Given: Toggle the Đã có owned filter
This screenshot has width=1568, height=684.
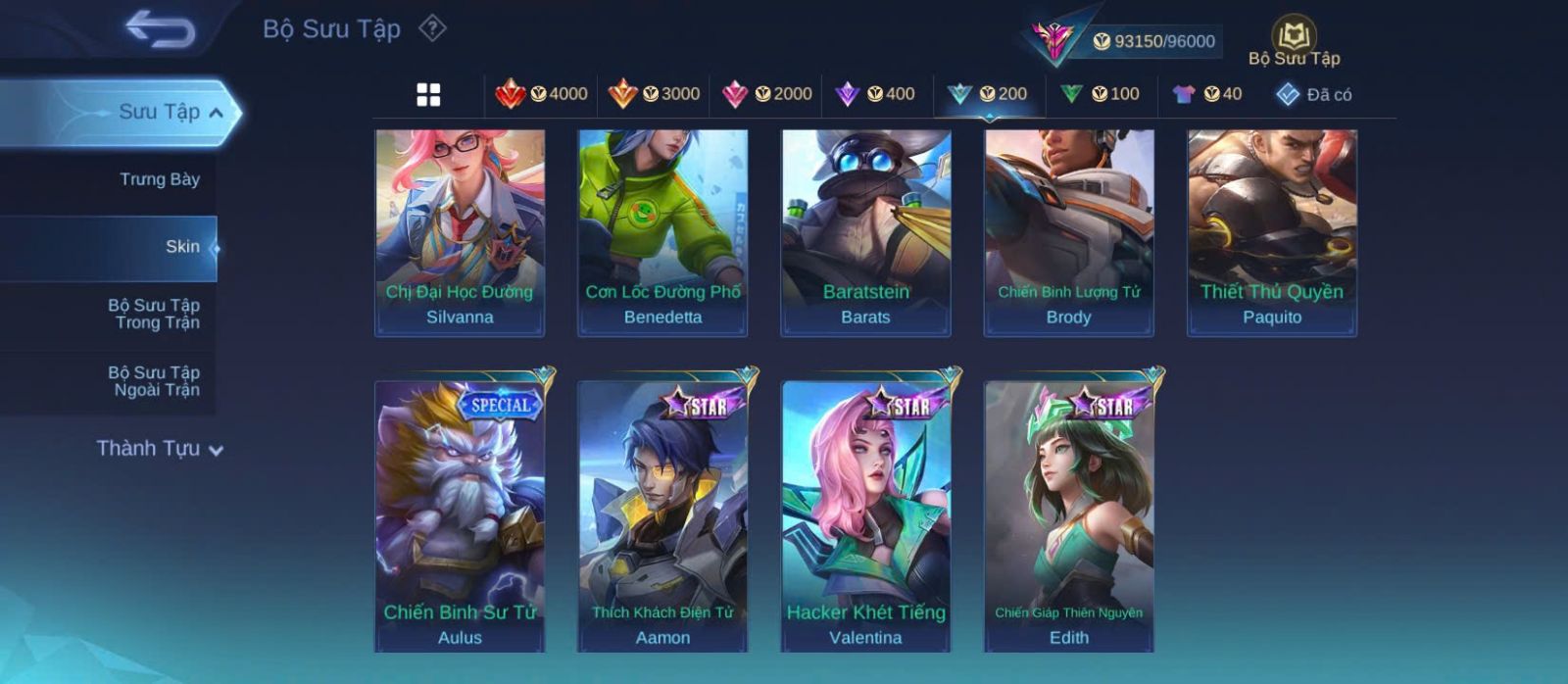Looking at the screenshot, I should click(1313, 94).
